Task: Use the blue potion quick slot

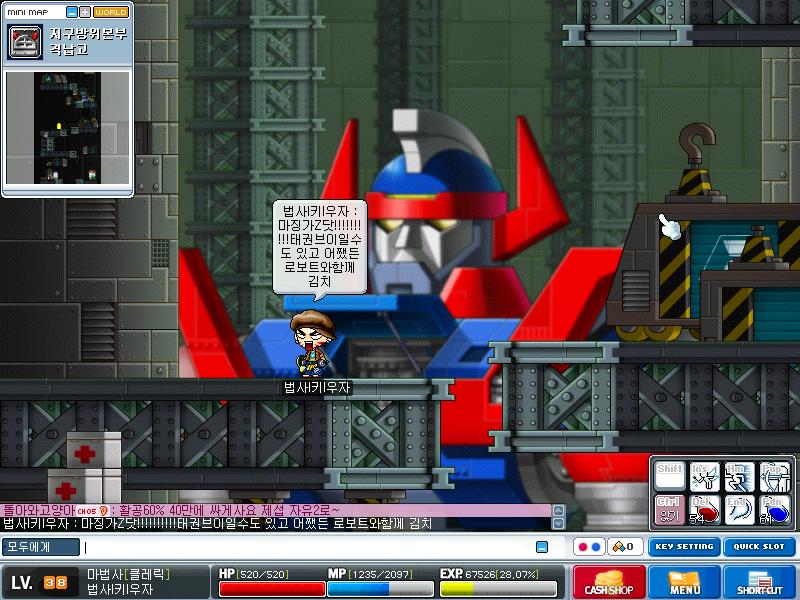Action: [x=776, y=509]
